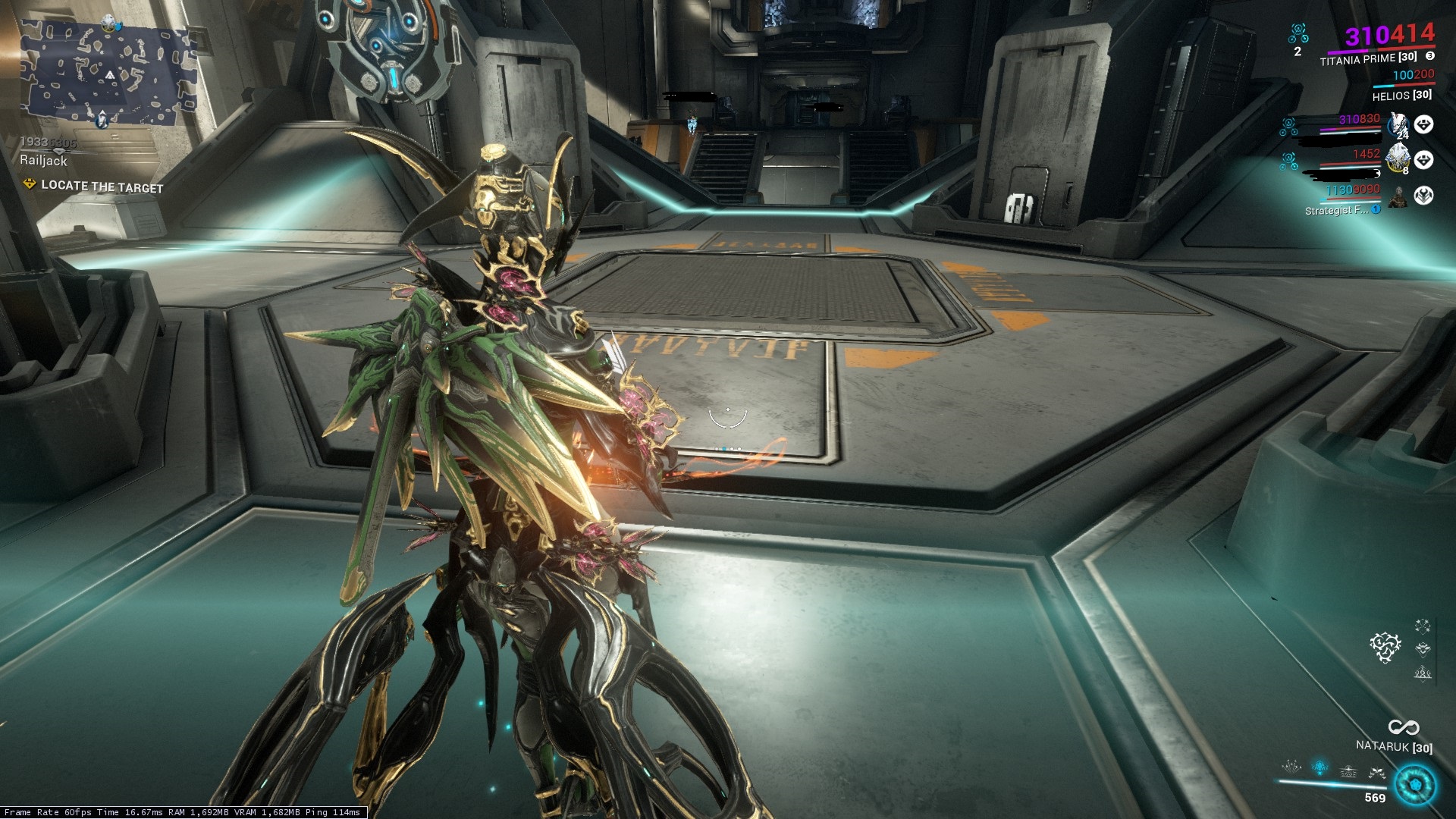This screenshot has height=819, width=1456.
Task: Click Titania Prime's purple shield bar
Action: pyautogui.click(x=1348, y=51)
